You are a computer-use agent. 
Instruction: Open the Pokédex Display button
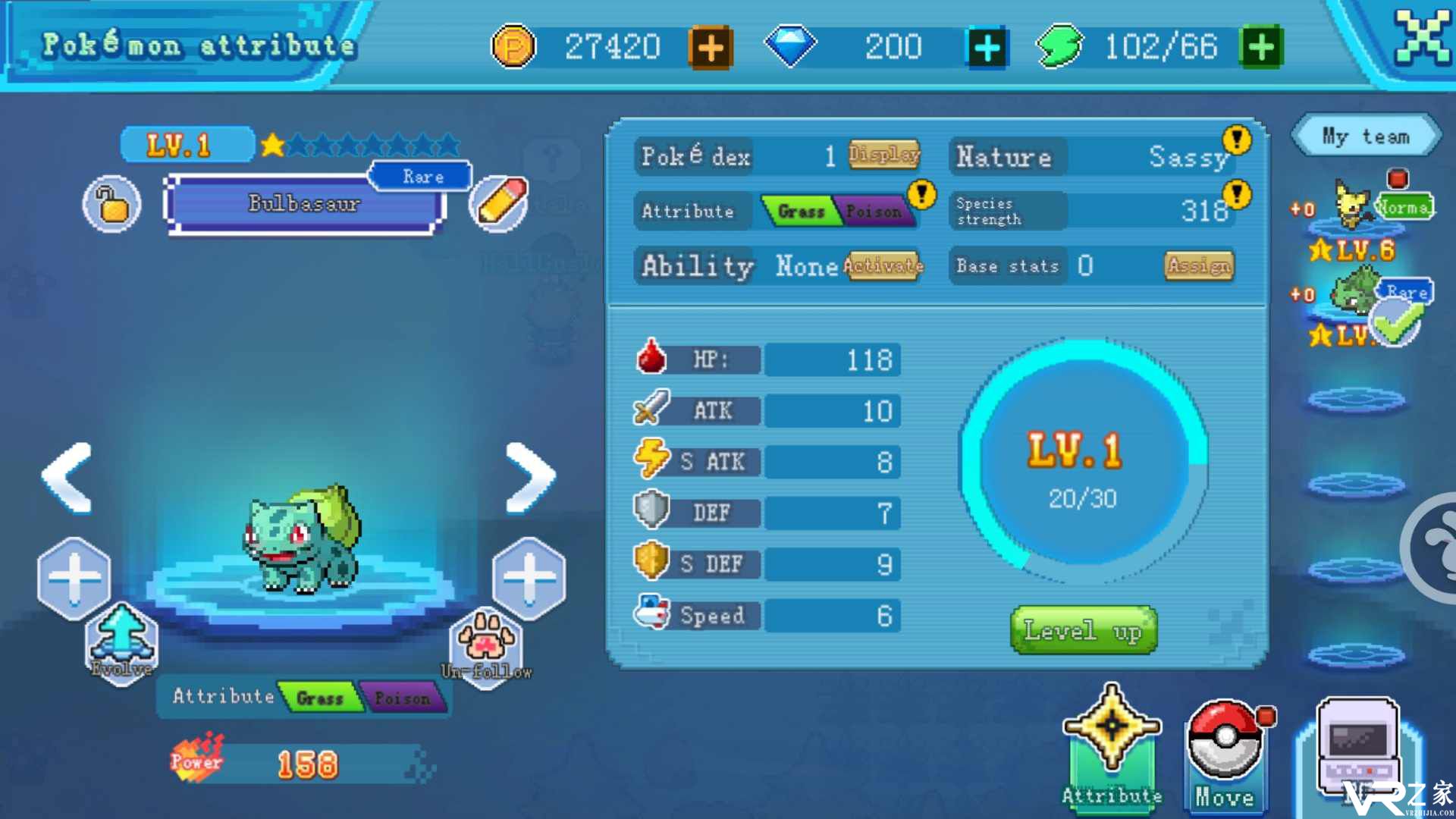[x=884, y=155]
